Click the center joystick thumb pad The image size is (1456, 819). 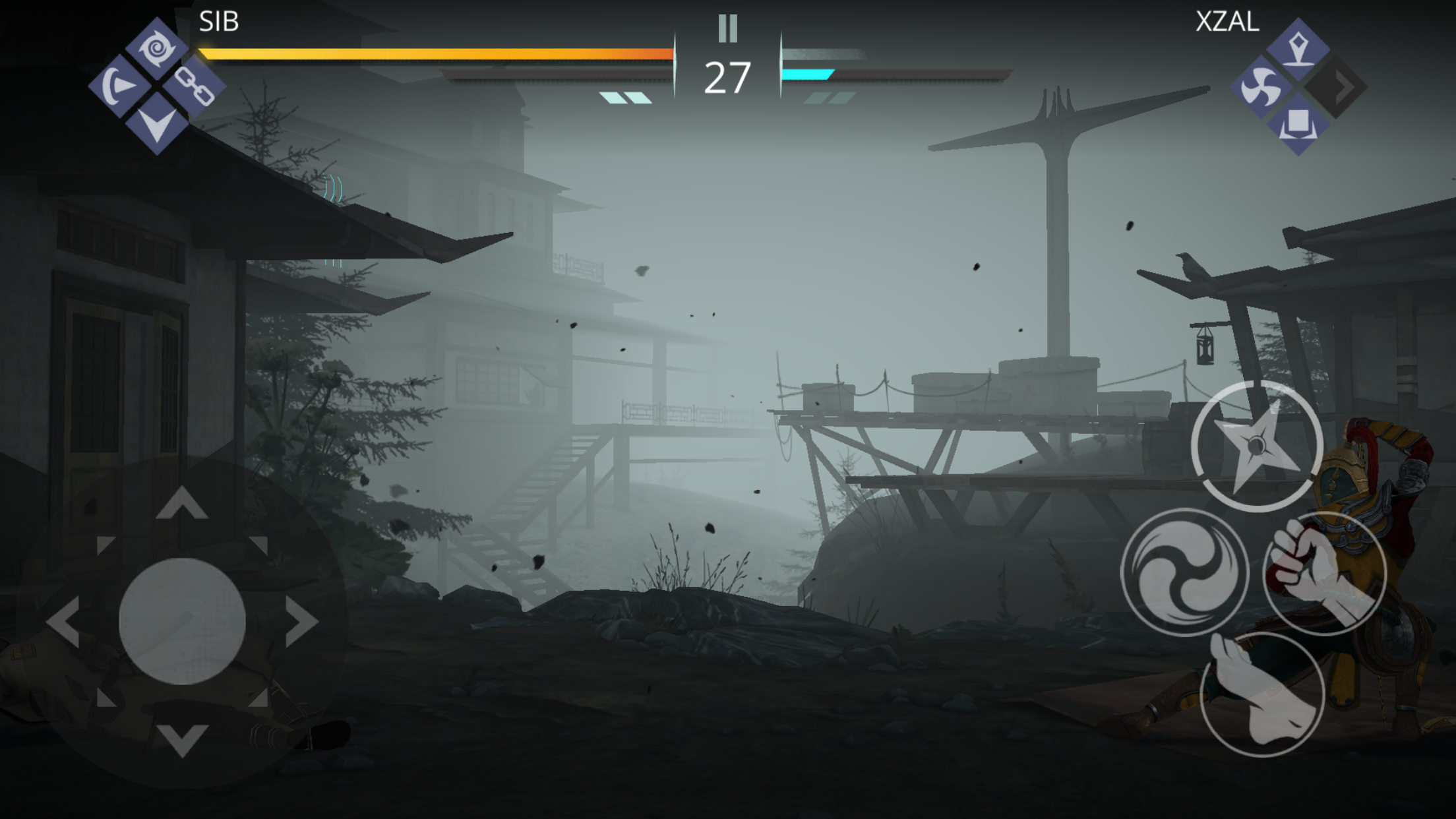click(x=182, y=621)
